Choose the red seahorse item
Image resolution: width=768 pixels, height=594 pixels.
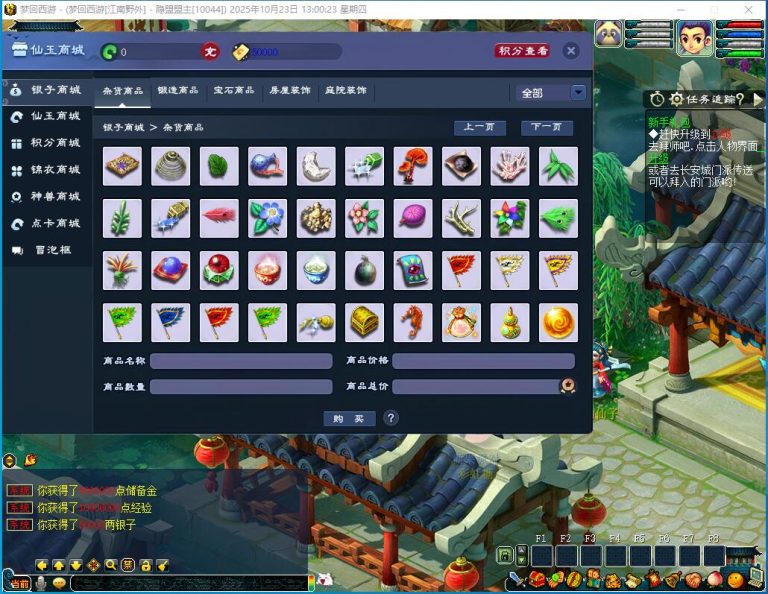[412, 322]
